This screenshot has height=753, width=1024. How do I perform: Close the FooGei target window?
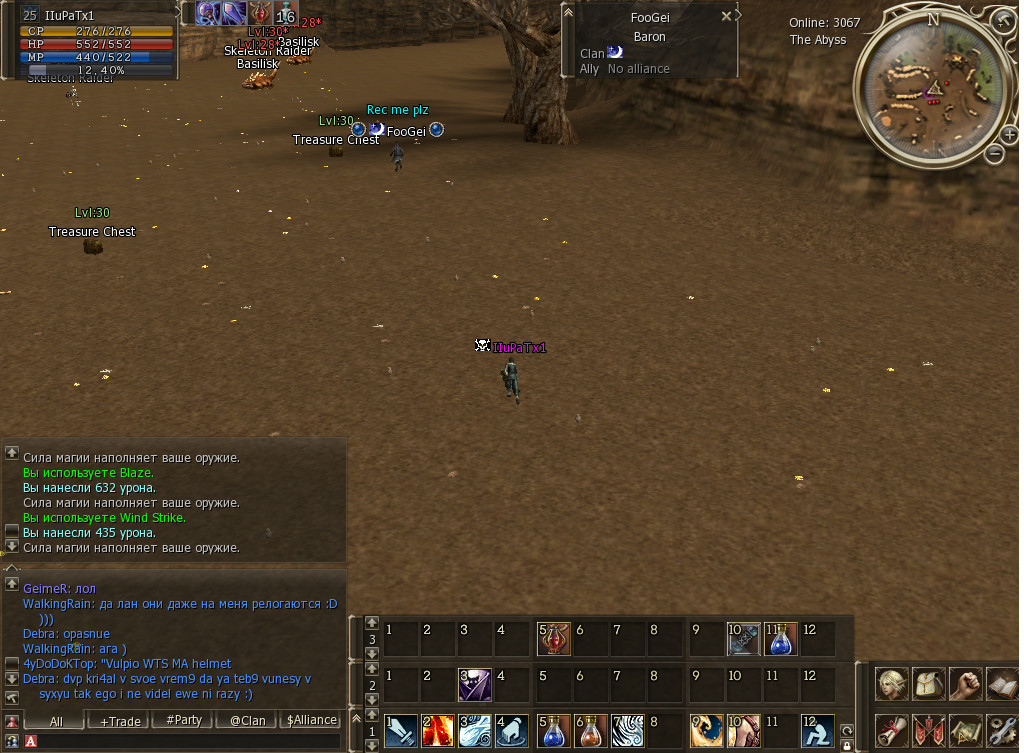tap(726, 16)
